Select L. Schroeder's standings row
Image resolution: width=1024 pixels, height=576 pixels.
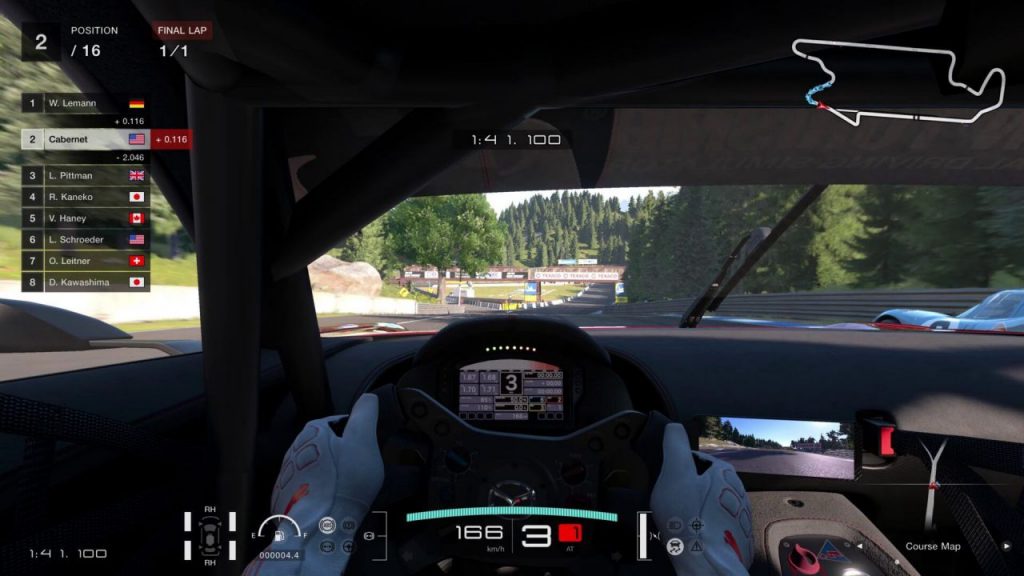85,240
